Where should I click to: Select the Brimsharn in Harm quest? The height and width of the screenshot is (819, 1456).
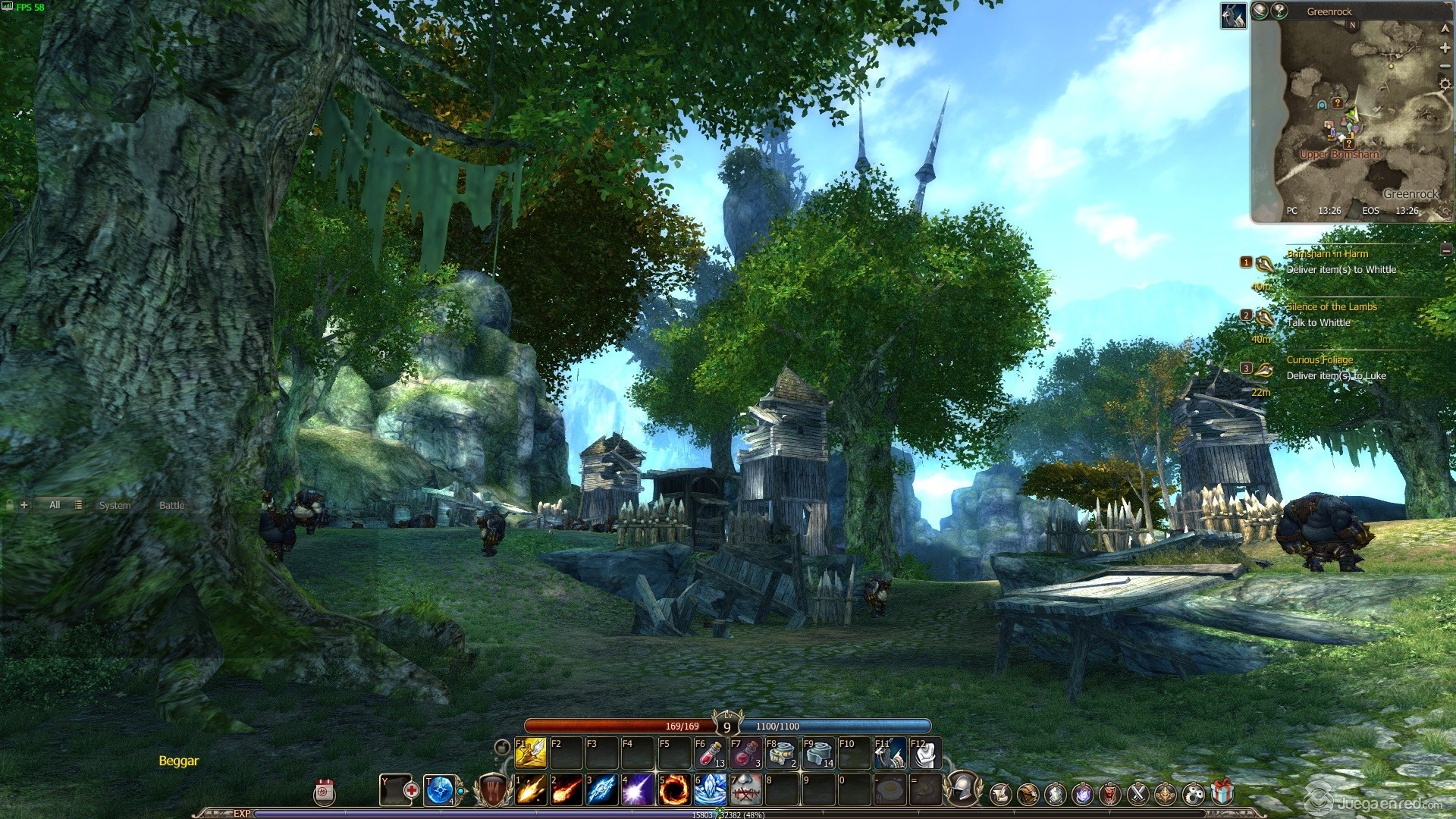click(x=1327, y=254)
